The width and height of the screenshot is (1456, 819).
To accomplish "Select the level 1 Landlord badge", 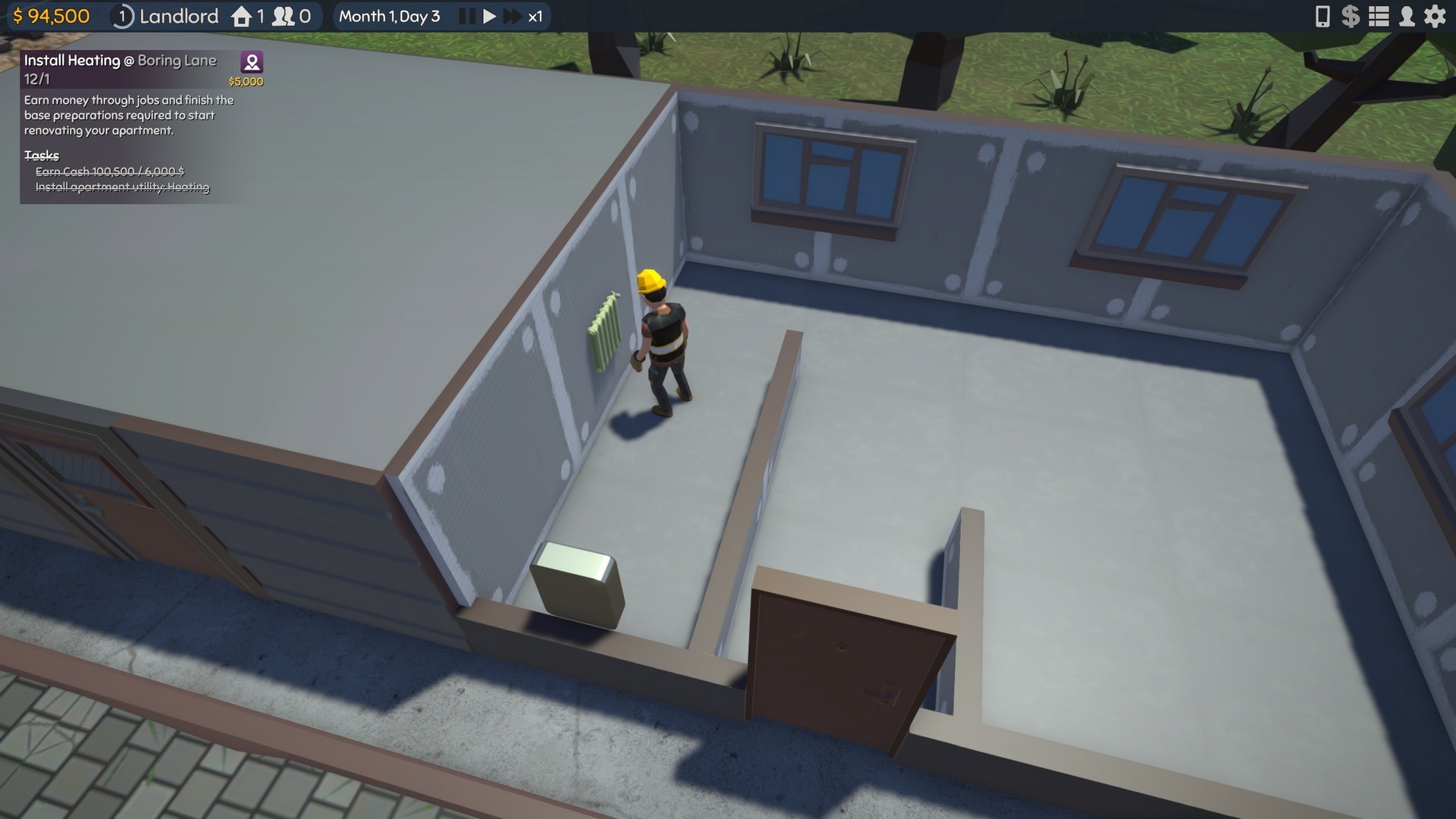I will tap(121, 16).
